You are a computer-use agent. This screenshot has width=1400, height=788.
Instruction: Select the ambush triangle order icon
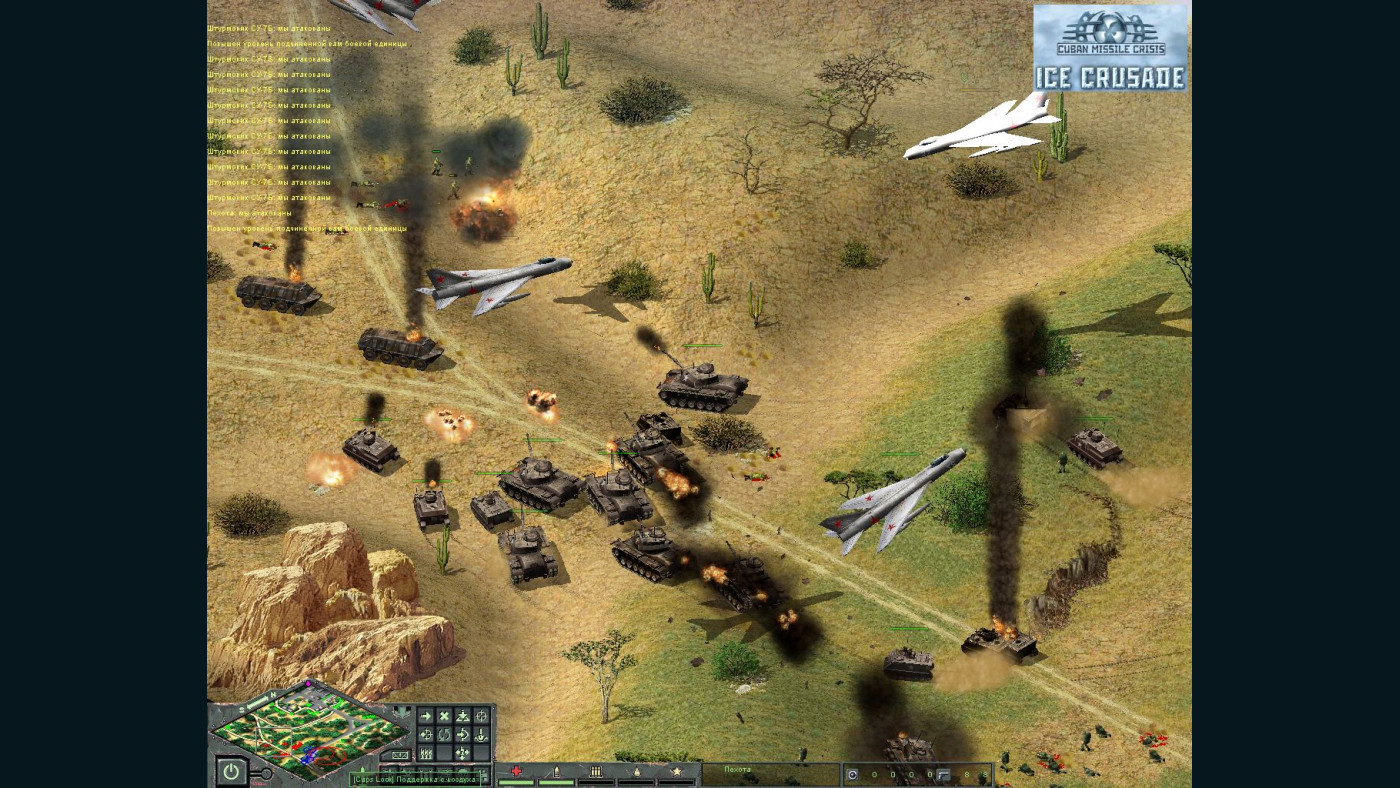coord(463,716)
